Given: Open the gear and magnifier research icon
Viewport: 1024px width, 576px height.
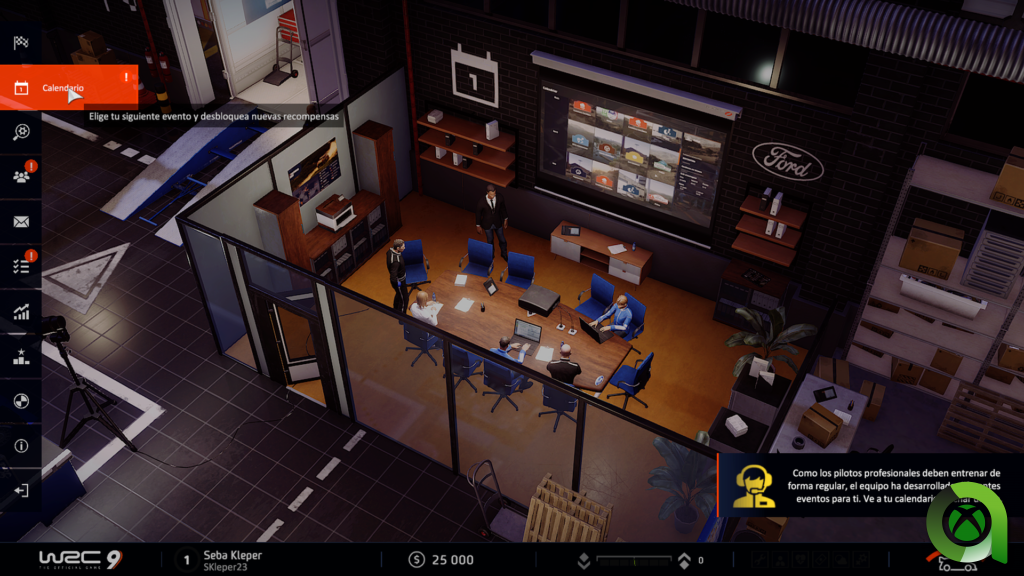Looking at the screenshot, I should point(21,132).
